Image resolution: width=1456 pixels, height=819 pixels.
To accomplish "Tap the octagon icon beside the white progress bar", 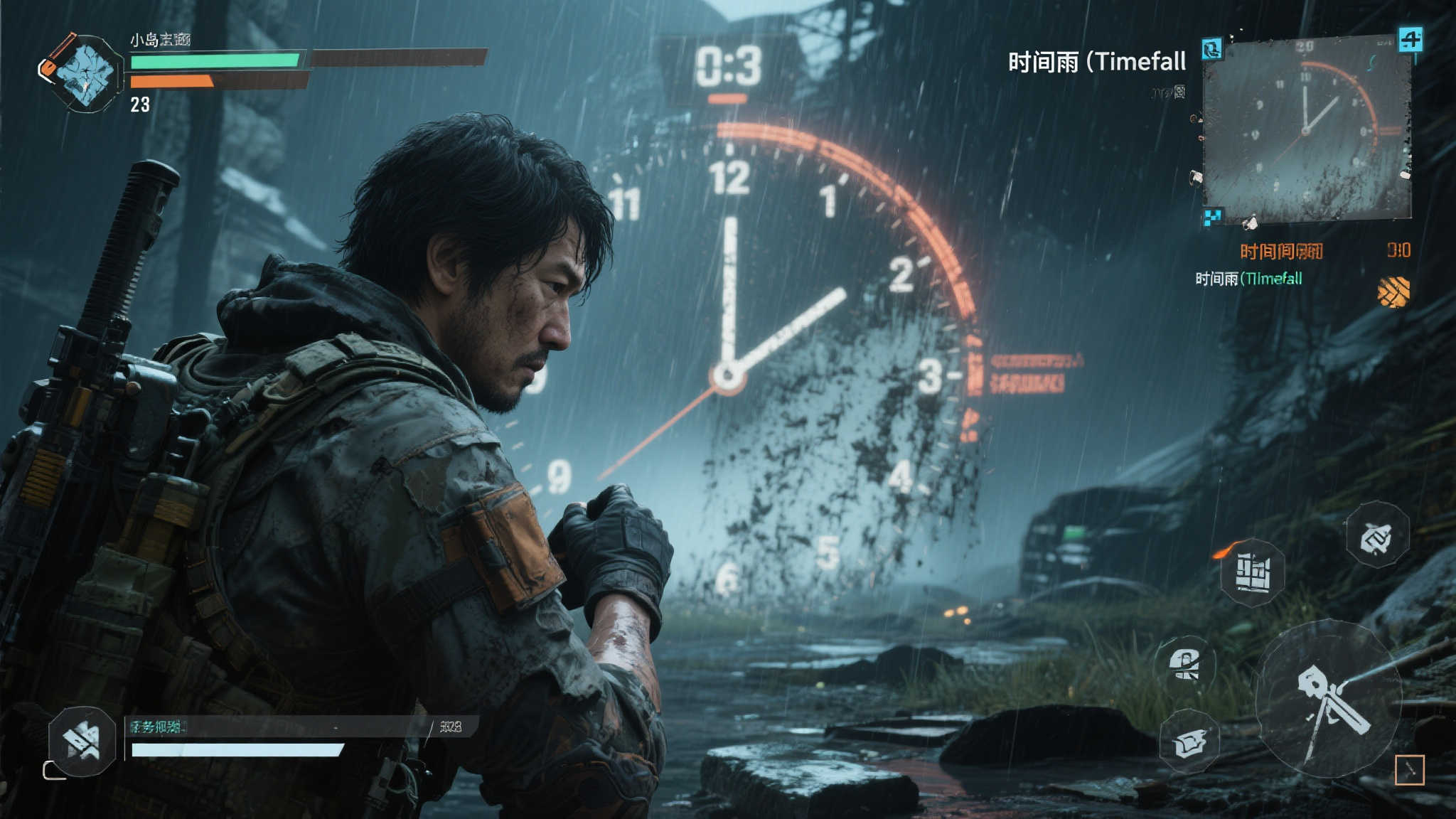I will tap(82, 741).
